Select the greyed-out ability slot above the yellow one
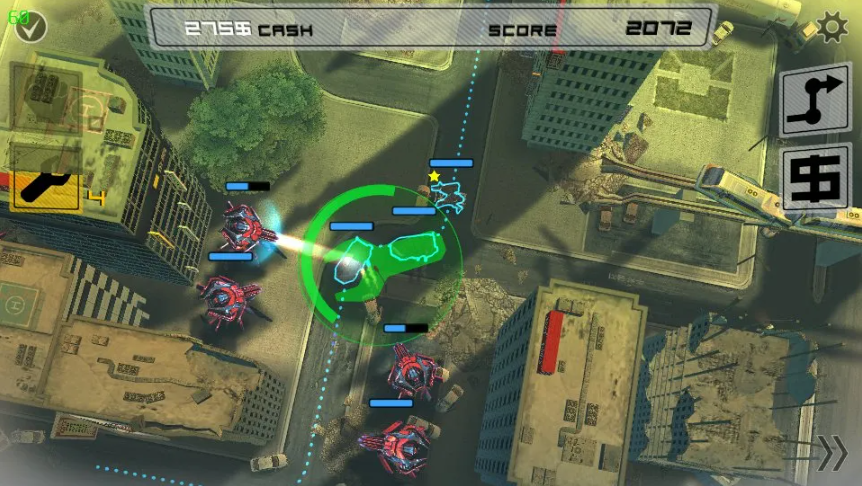Screen dimensions: 862x486 [45, 98]
